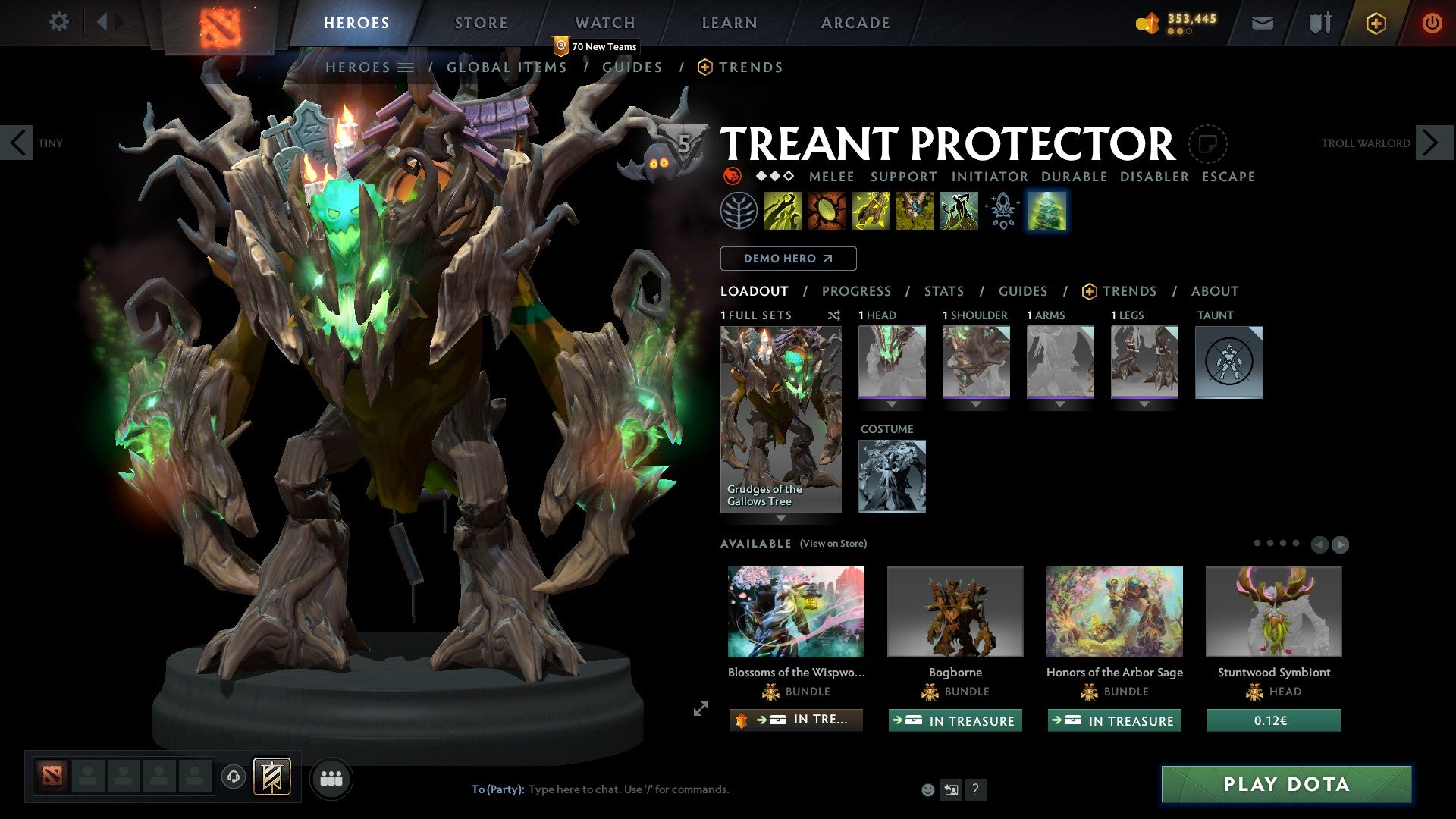The height and width of the screenshot is (819, 1456).
Task: Select the Bogborne bundle thumbnail
Action: click(x=955, y=611)
